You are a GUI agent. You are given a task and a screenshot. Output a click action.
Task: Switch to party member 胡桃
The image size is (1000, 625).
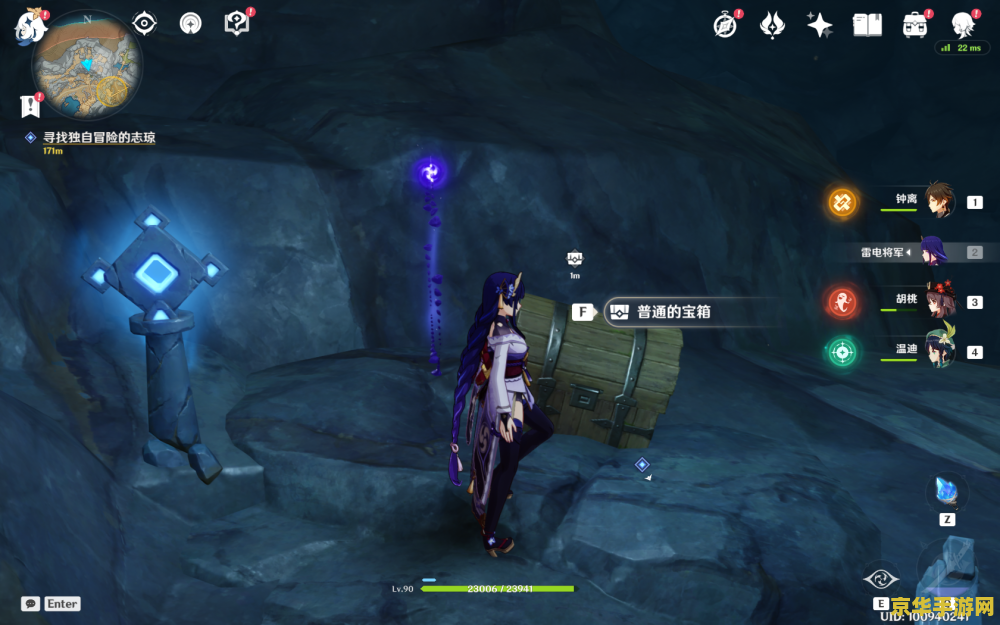pos(939,300)
